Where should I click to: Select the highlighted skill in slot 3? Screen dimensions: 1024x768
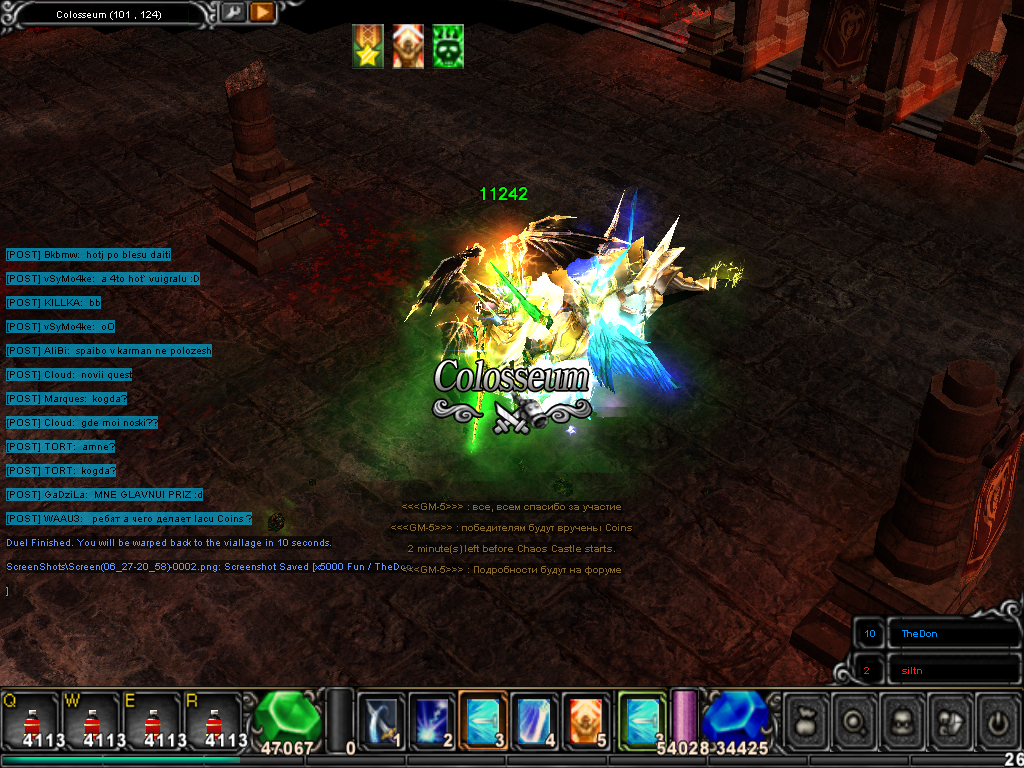pyautogui.click(x=484, y=718)
